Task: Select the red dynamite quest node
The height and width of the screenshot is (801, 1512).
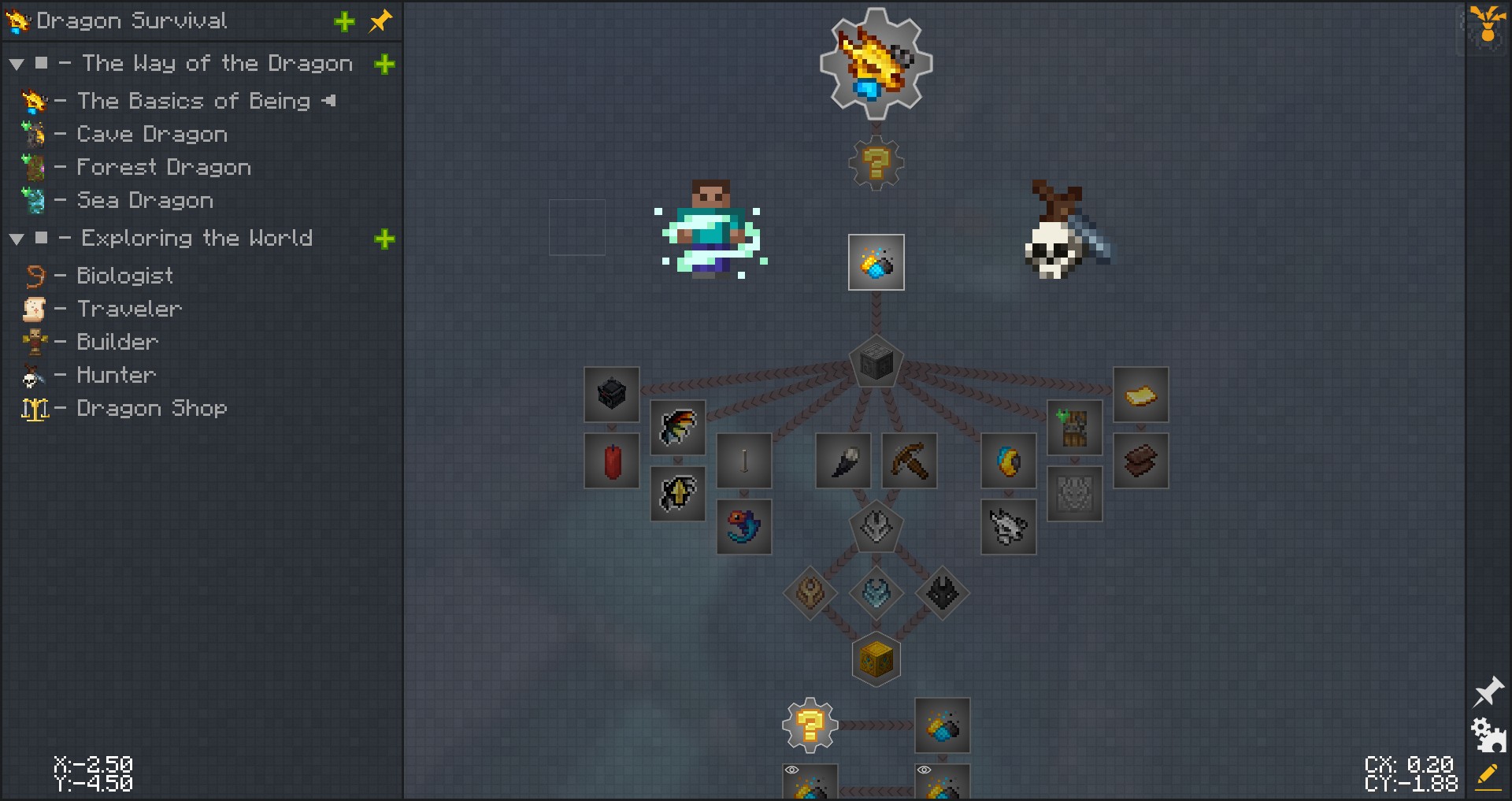Action: (612, 461)
